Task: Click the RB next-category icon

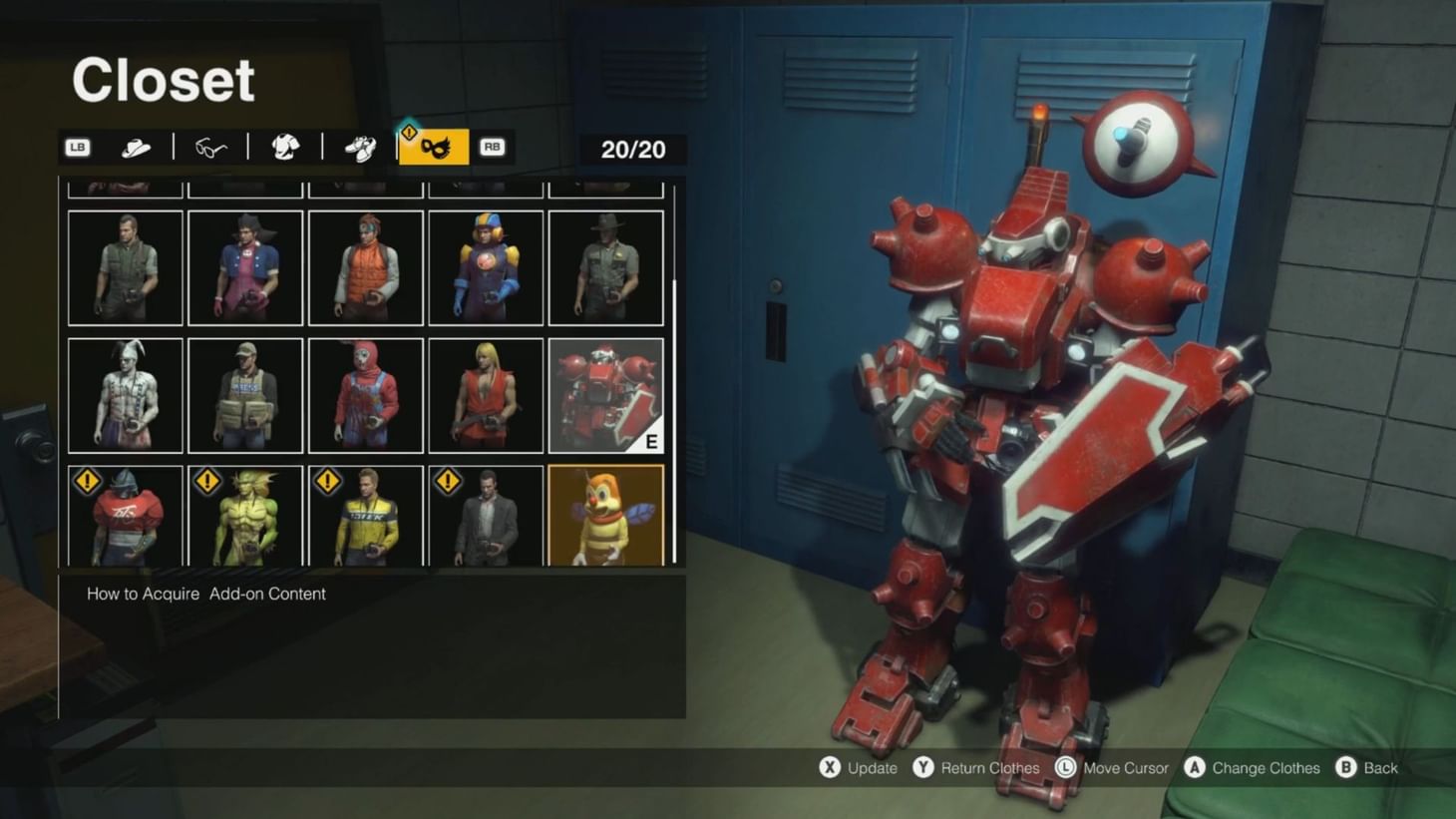Action: (x=491, y=147)
